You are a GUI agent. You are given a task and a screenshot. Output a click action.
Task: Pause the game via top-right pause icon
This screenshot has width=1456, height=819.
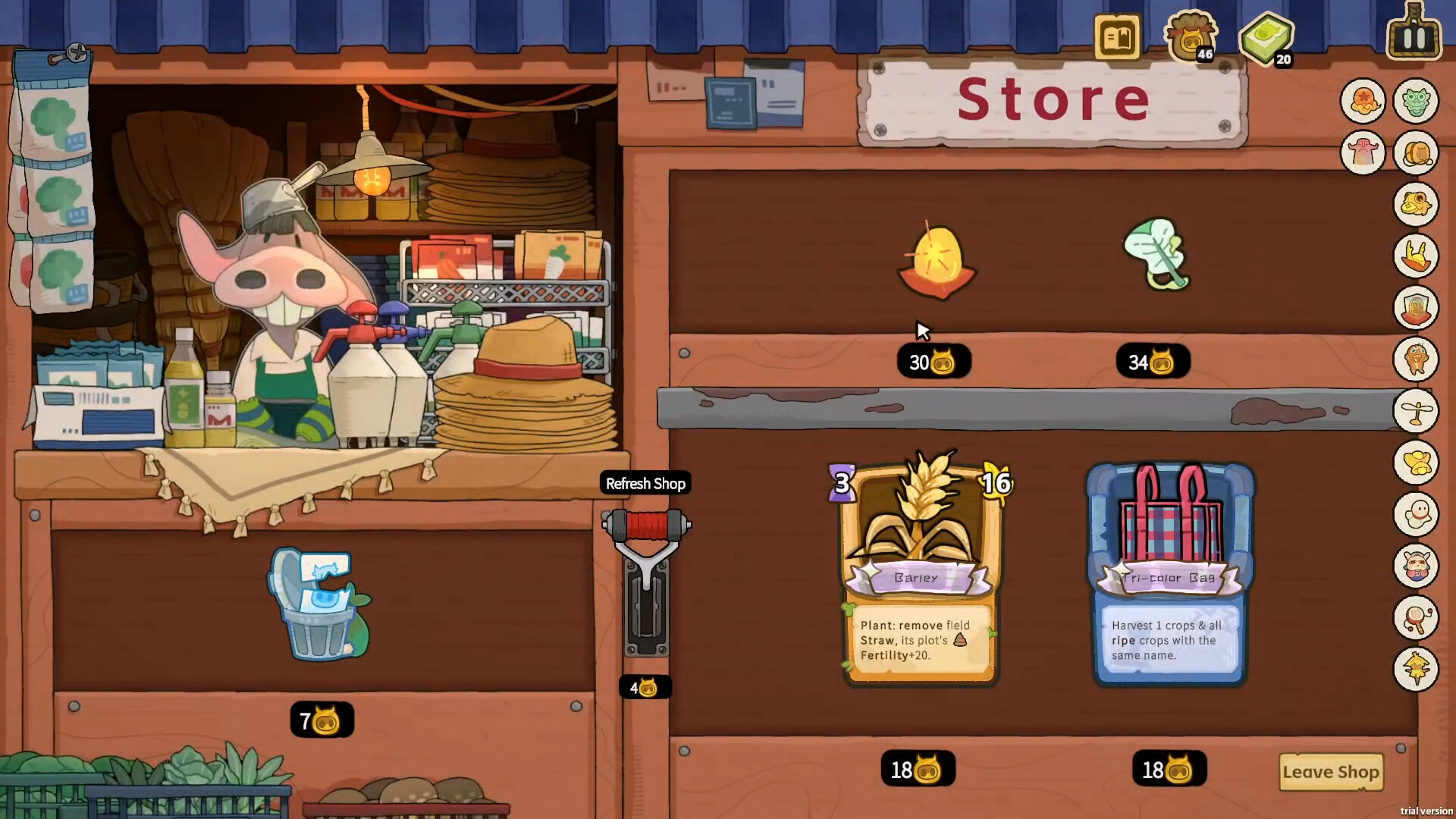1412,33
